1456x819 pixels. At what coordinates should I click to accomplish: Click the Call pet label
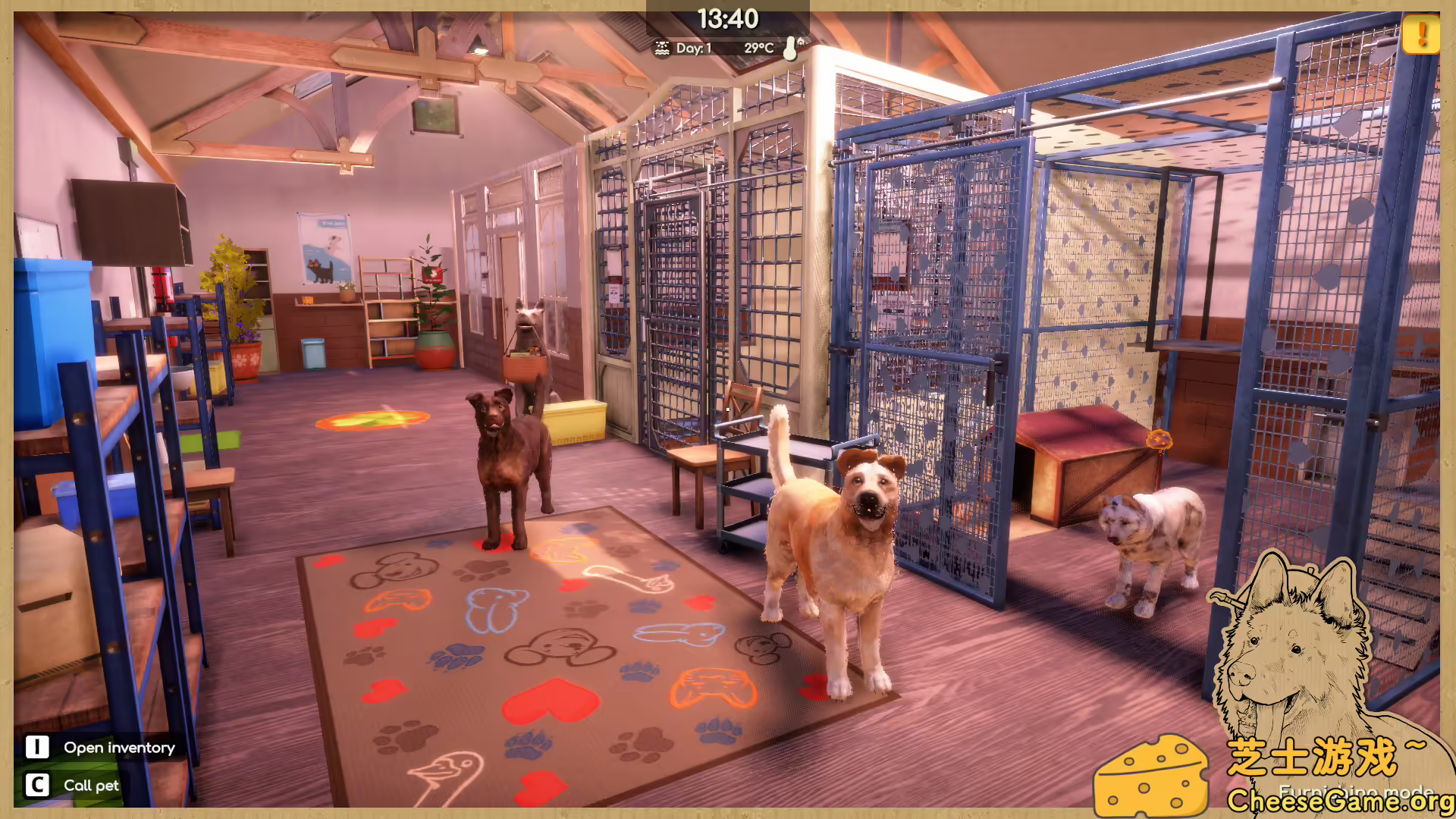(x=90, y=786)
